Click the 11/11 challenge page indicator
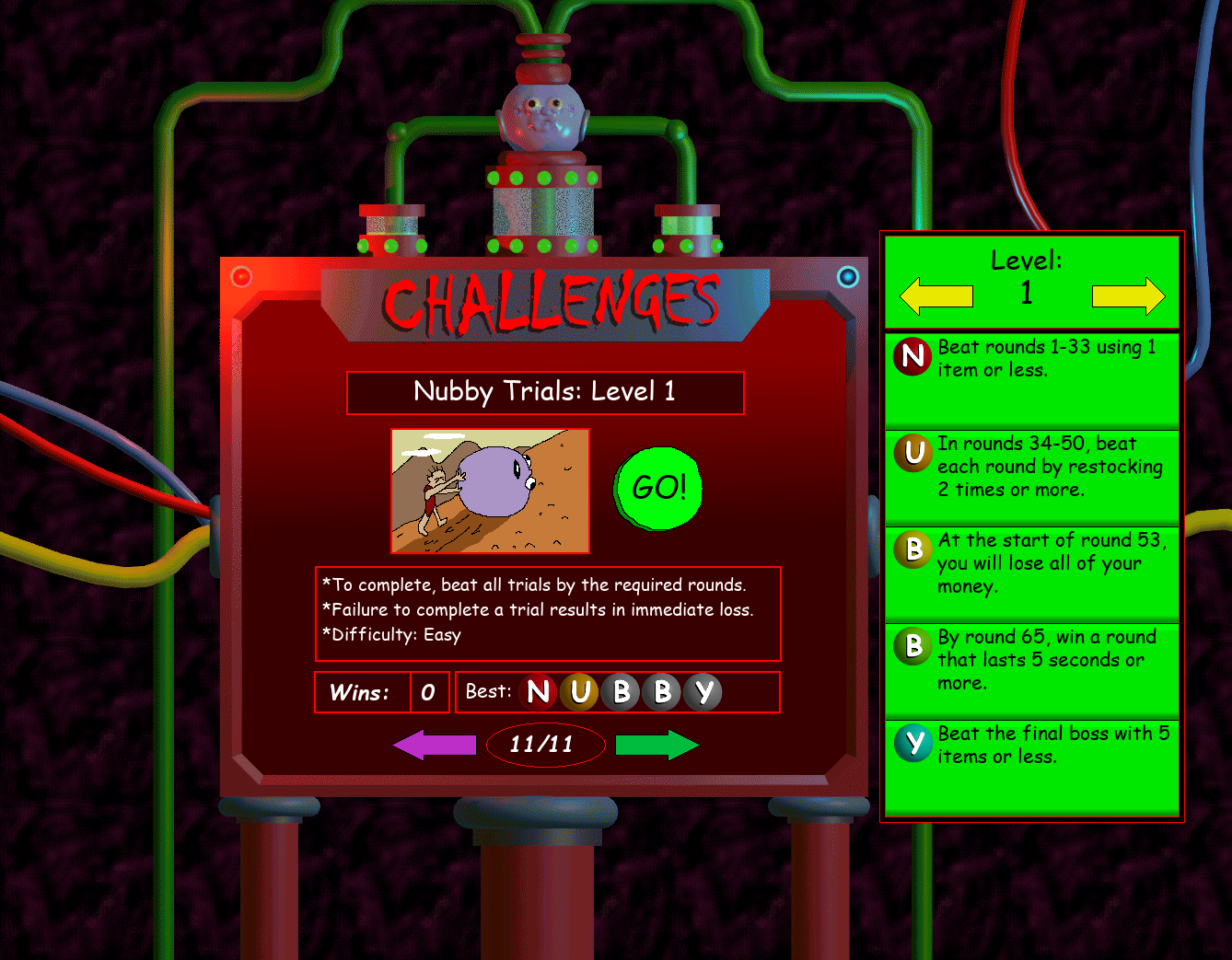Viewport: 1232px width, 960px height. 545,745
